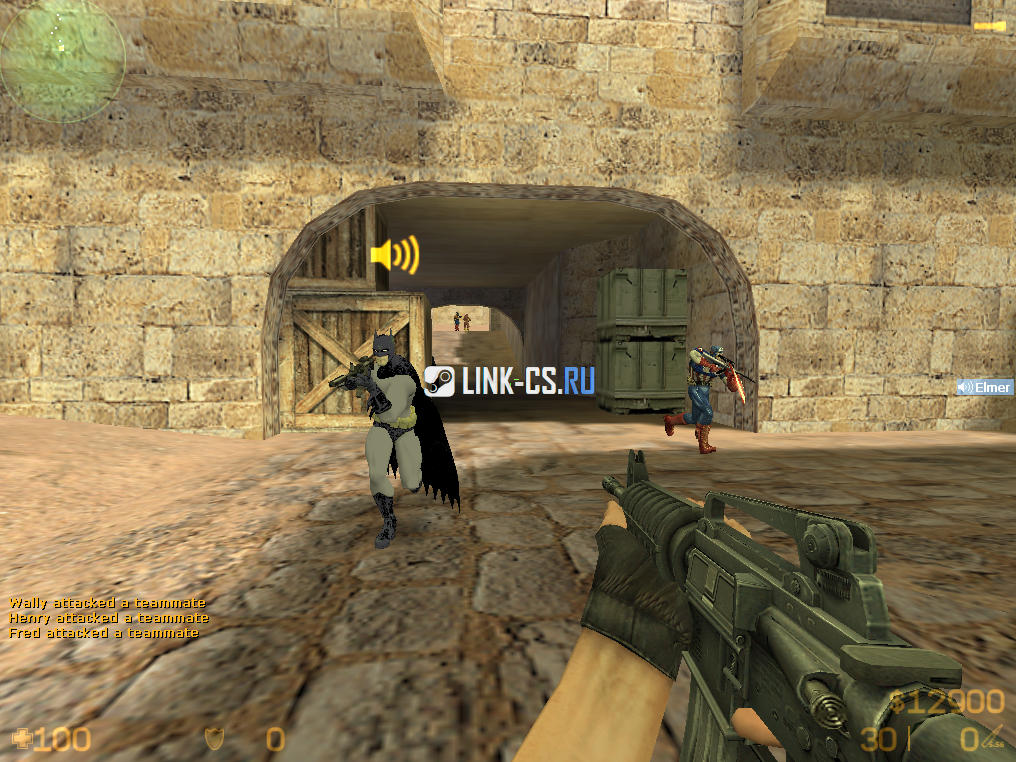Select the Elmer voice chat indicator

coord(984,387)
